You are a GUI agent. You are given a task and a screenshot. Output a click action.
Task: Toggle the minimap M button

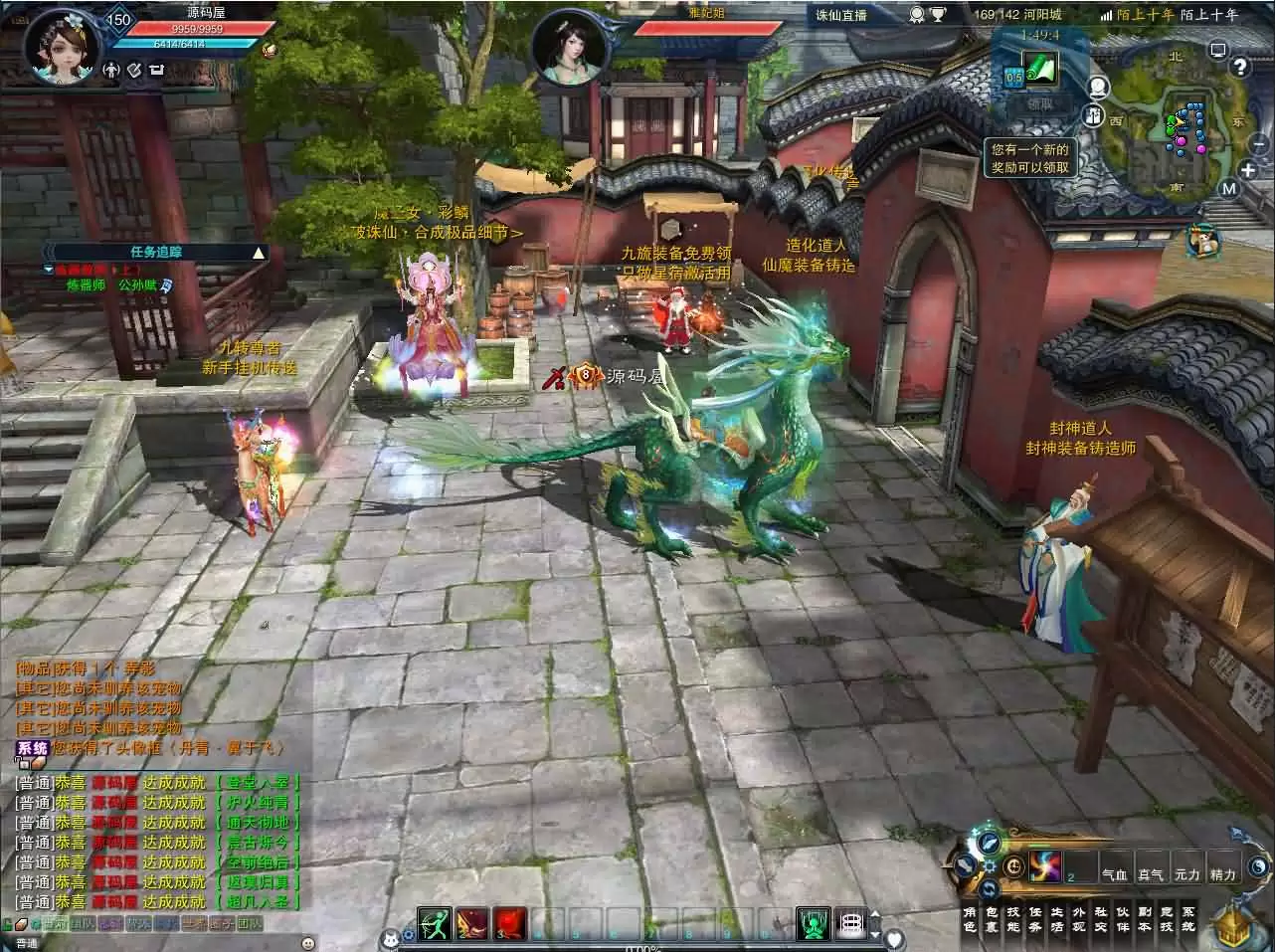pos(1230,188)
